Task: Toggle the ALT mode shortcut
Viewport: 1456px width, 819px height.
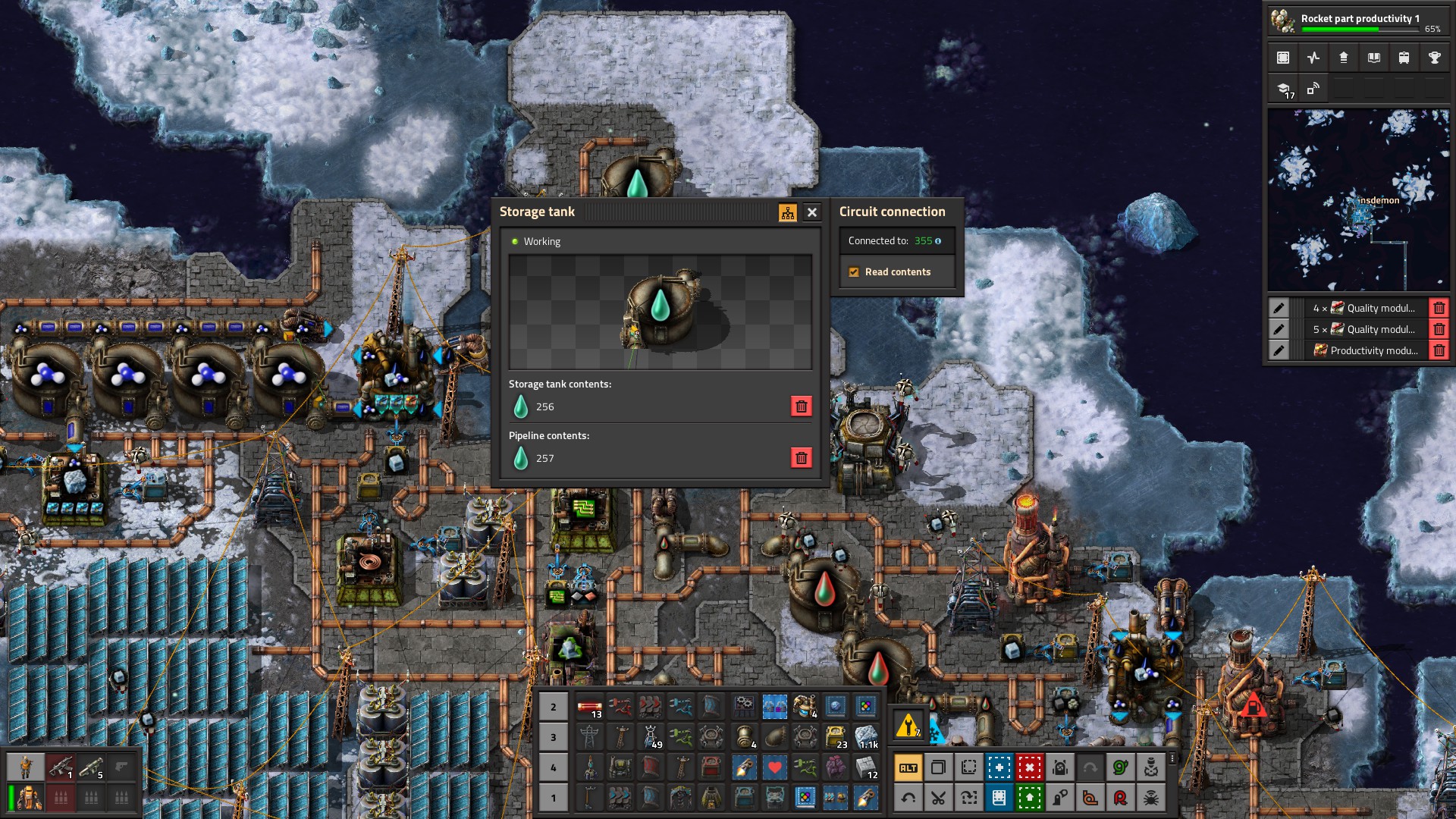Action: (908, 767)
